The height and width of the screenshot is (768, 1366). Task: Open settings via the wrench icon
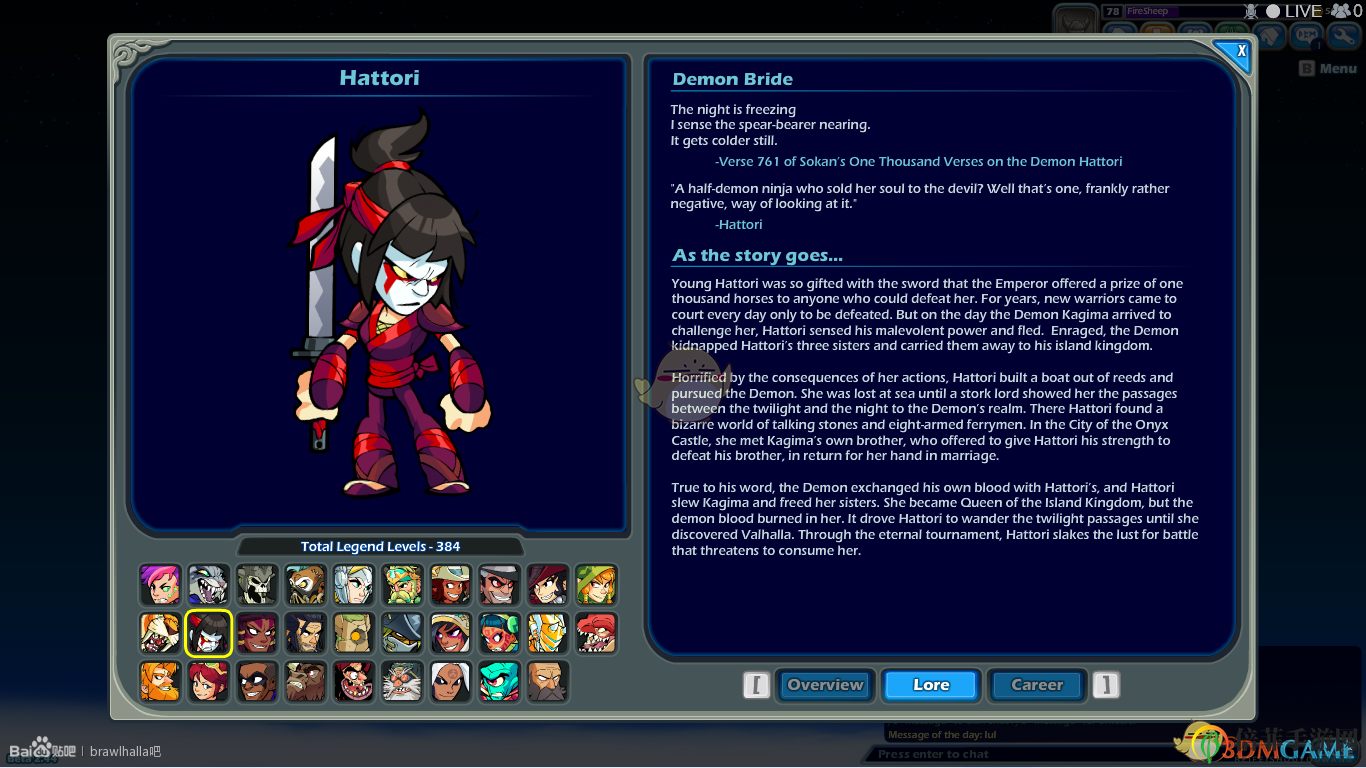coord(1343,36)
